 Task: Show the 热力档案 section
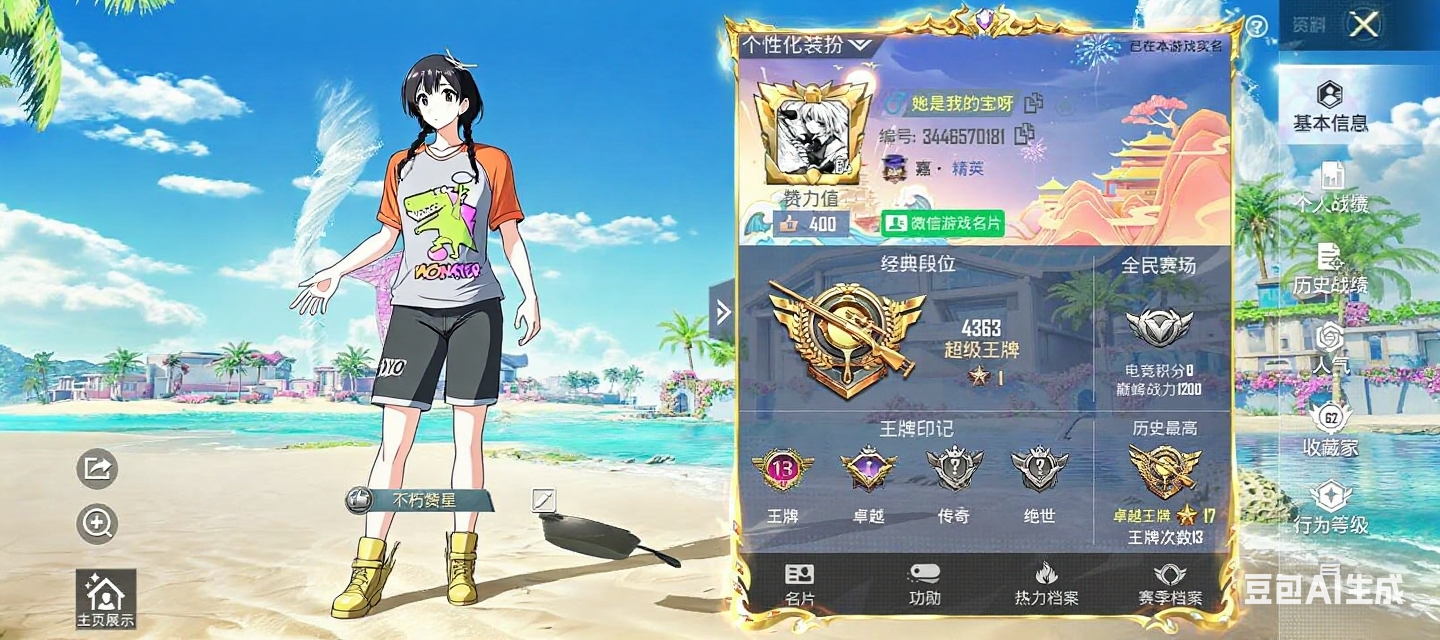[1046, 585]
